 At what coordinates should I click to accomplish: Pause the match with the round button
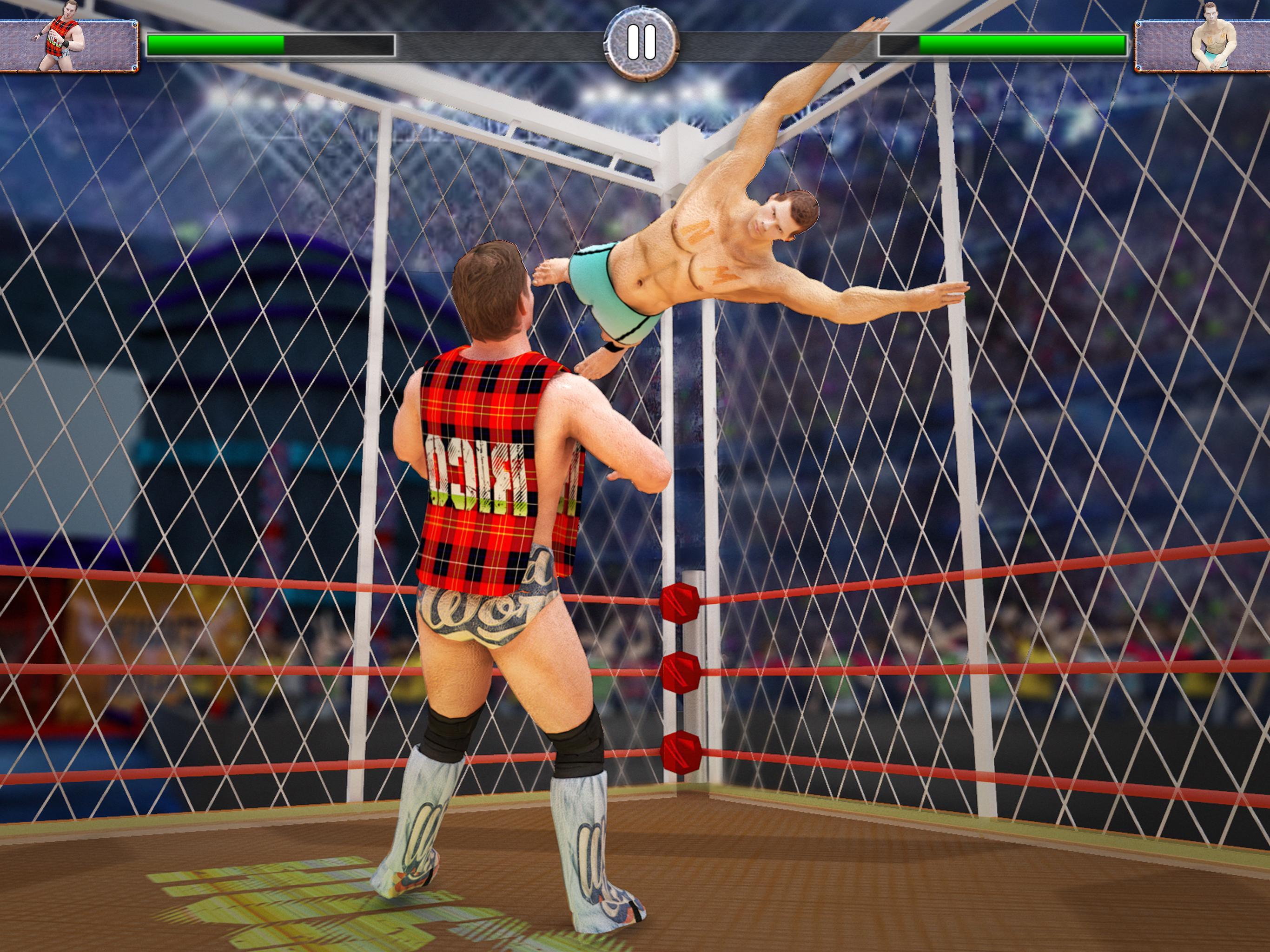tap(642, 42)
